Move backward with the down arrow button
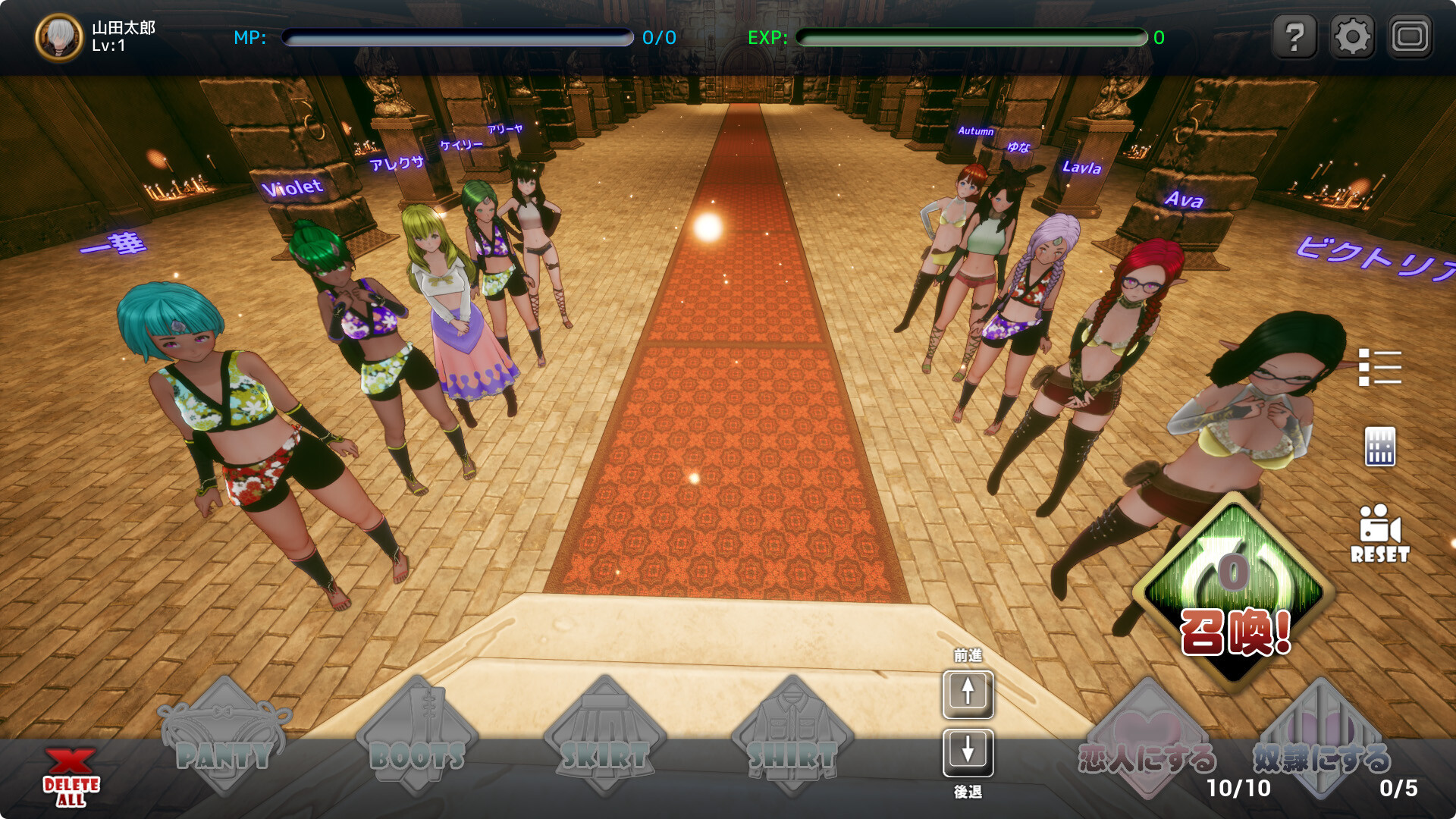Screen dimensions: 1456x819 point(968,752)
